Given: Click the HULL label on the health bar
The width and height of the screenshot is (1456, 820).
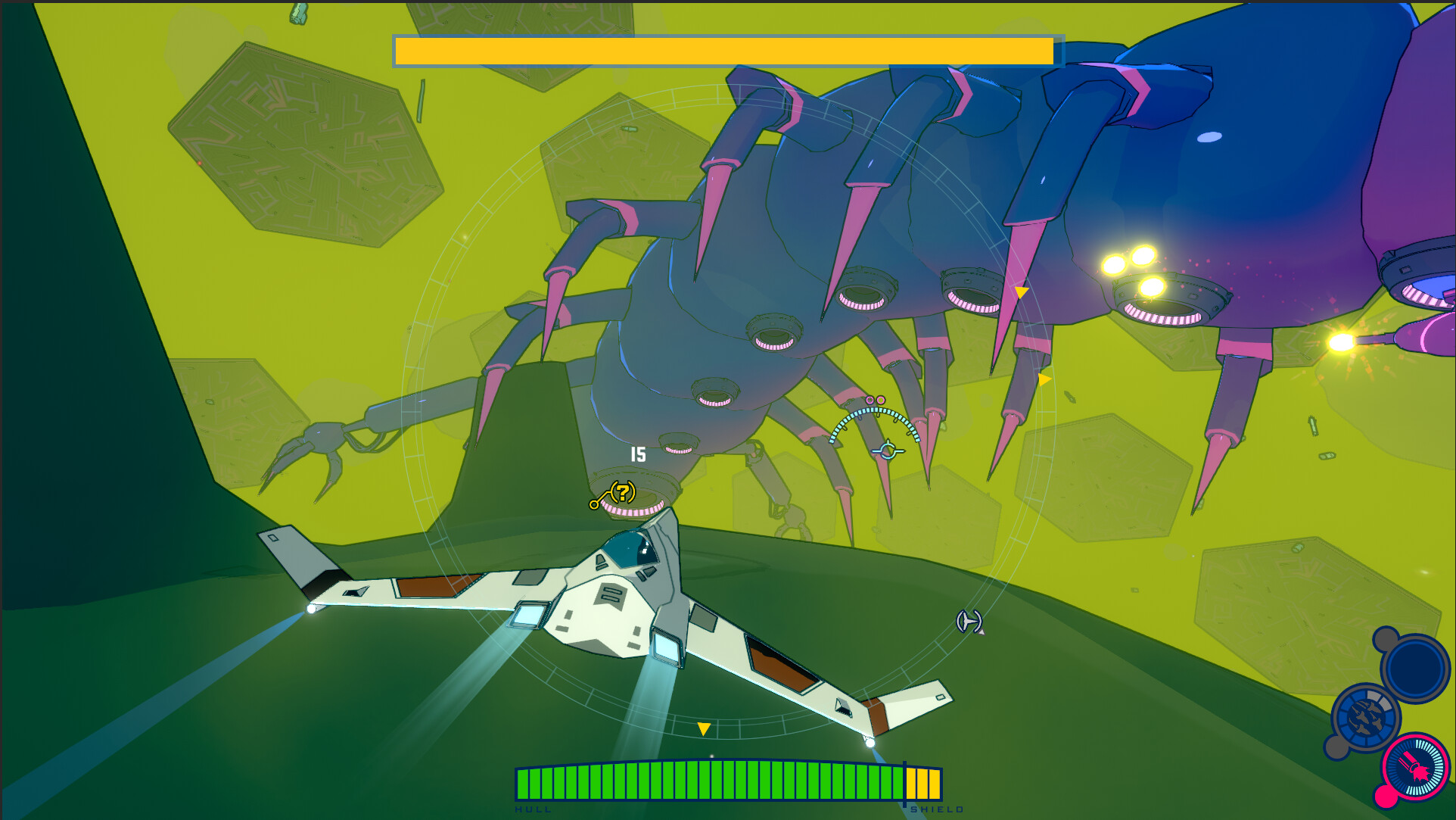Looking at the screenshot, I should pos(534,809).
